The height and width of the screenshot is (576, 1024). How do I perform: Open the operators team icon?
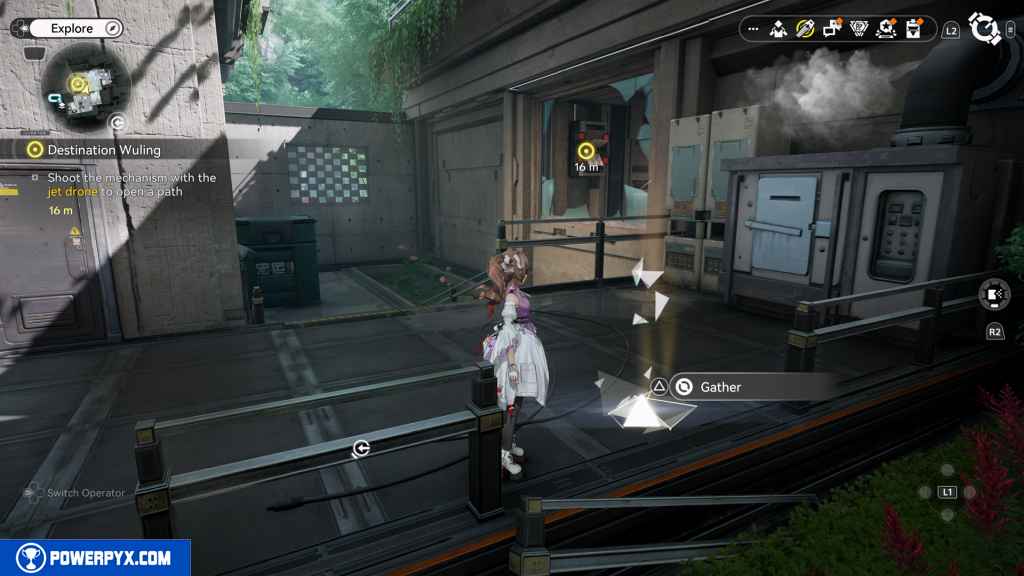coord(778,28)
